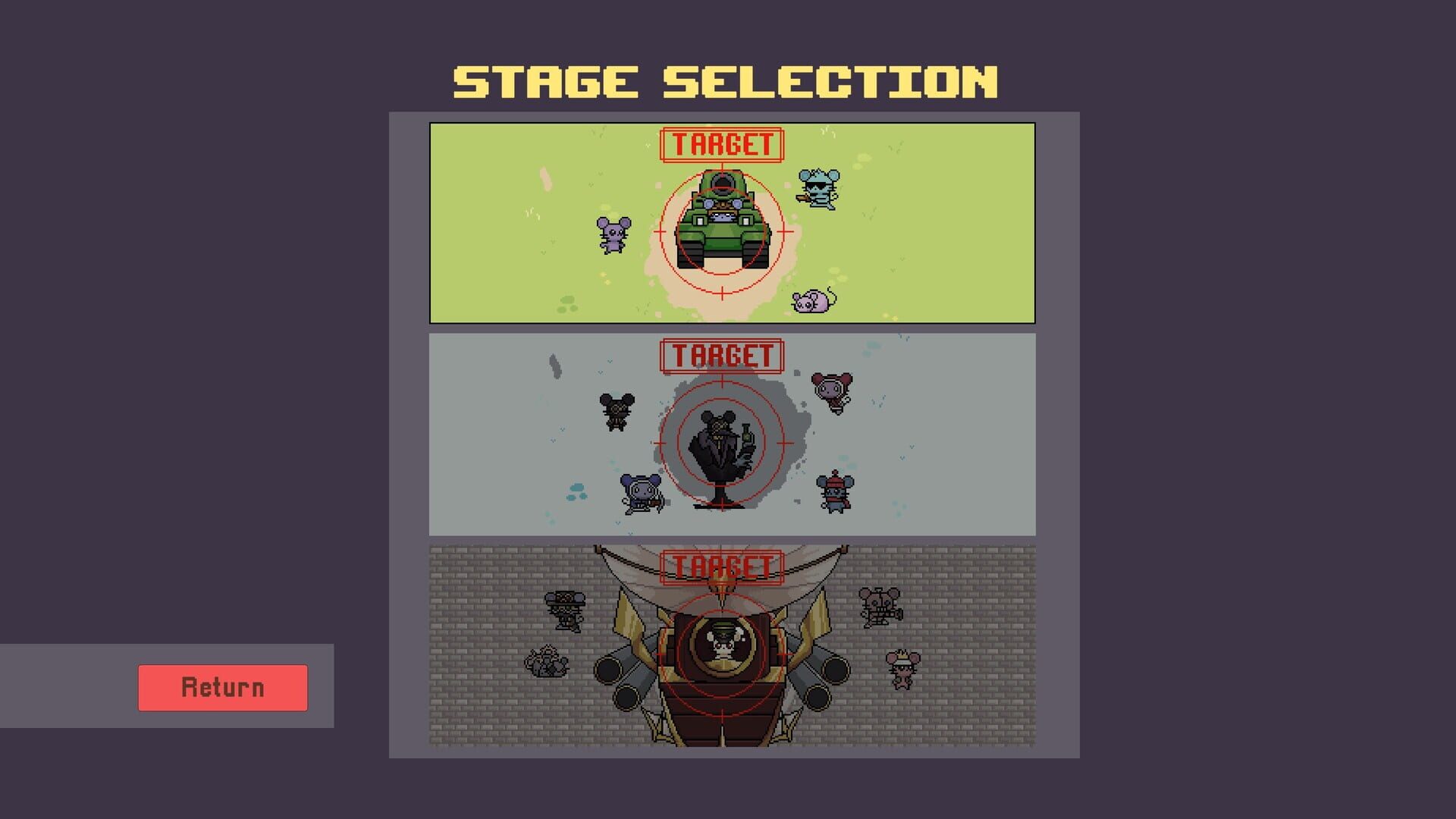Click the TARGET label above the tank
This screenshot has height=819, width=1456.
point(721,141)
